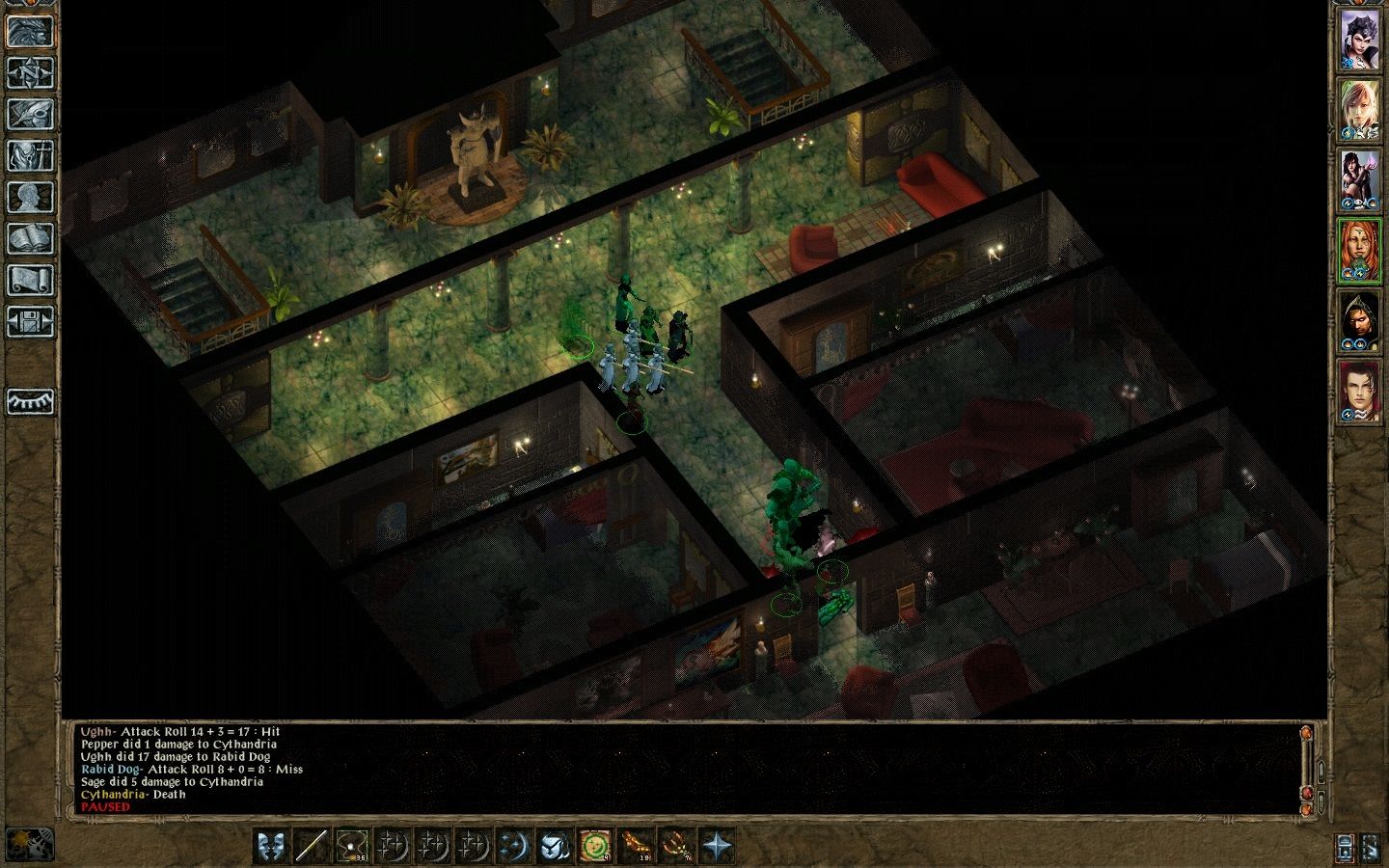Open the character record silhouette button
Viewport: 1389px width, 868px height.
click(x=31, y=197)
